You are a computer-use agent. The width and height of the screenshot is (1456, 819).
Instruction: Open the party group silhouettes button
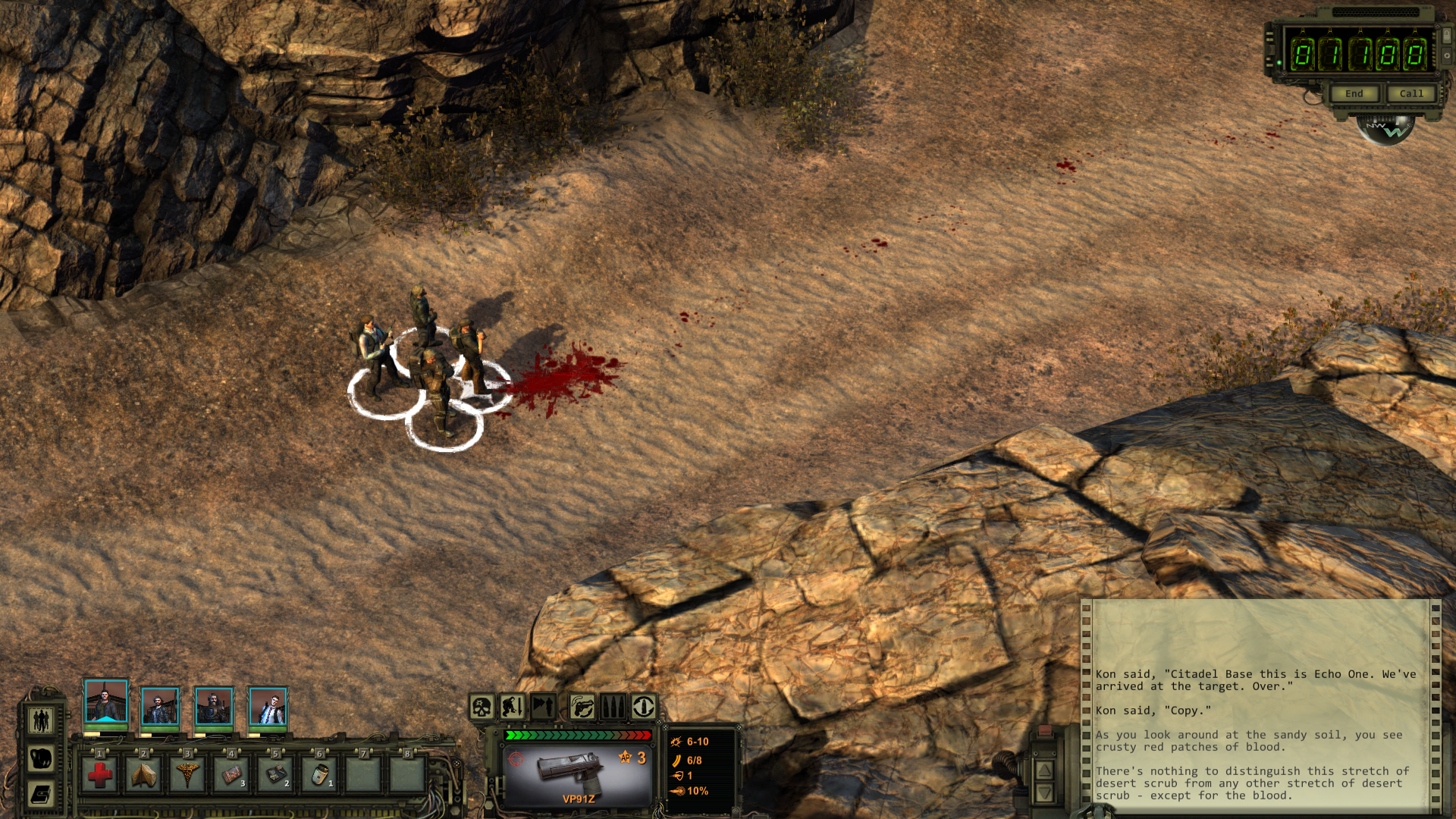[x=41, y=719]
